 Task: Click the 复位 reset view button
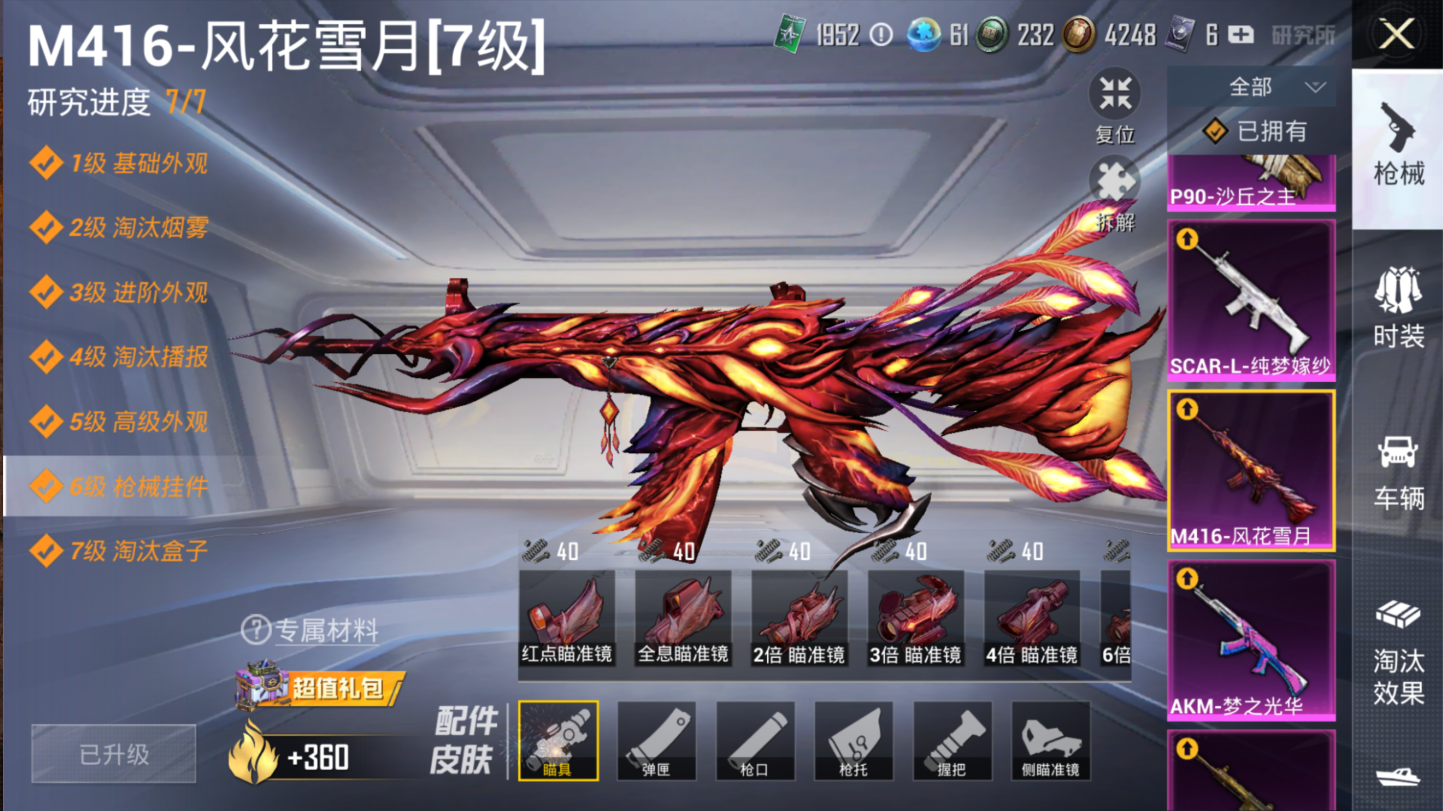tap(1114, 105)
